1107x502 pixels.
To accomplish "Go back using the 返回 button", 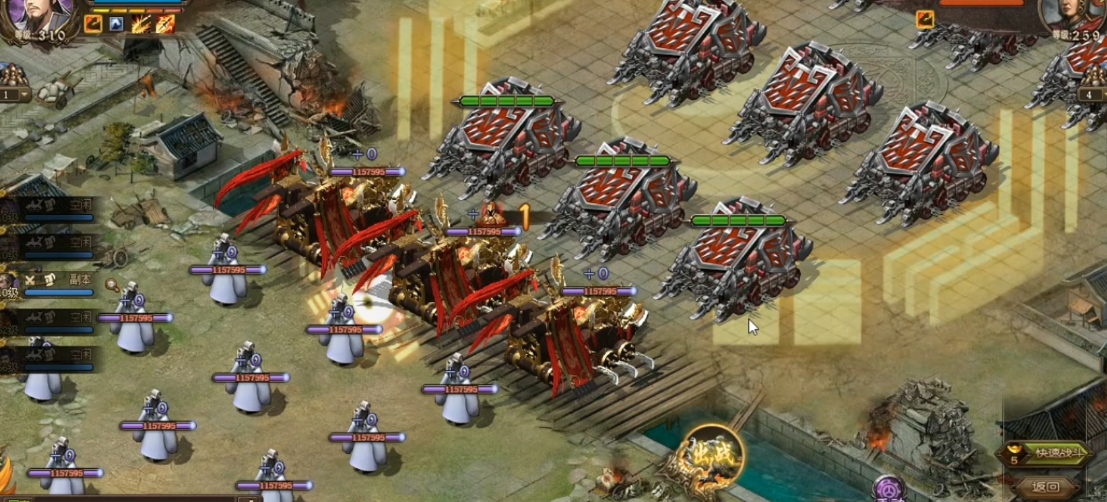I will [x=1044, y=485].
